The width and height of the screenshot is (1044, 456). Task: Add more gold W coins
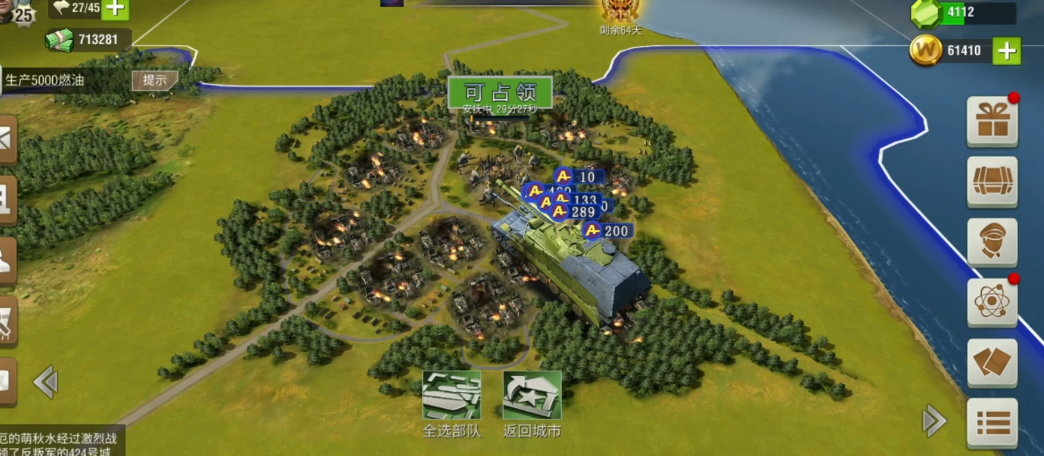[x=1007, y=50]
